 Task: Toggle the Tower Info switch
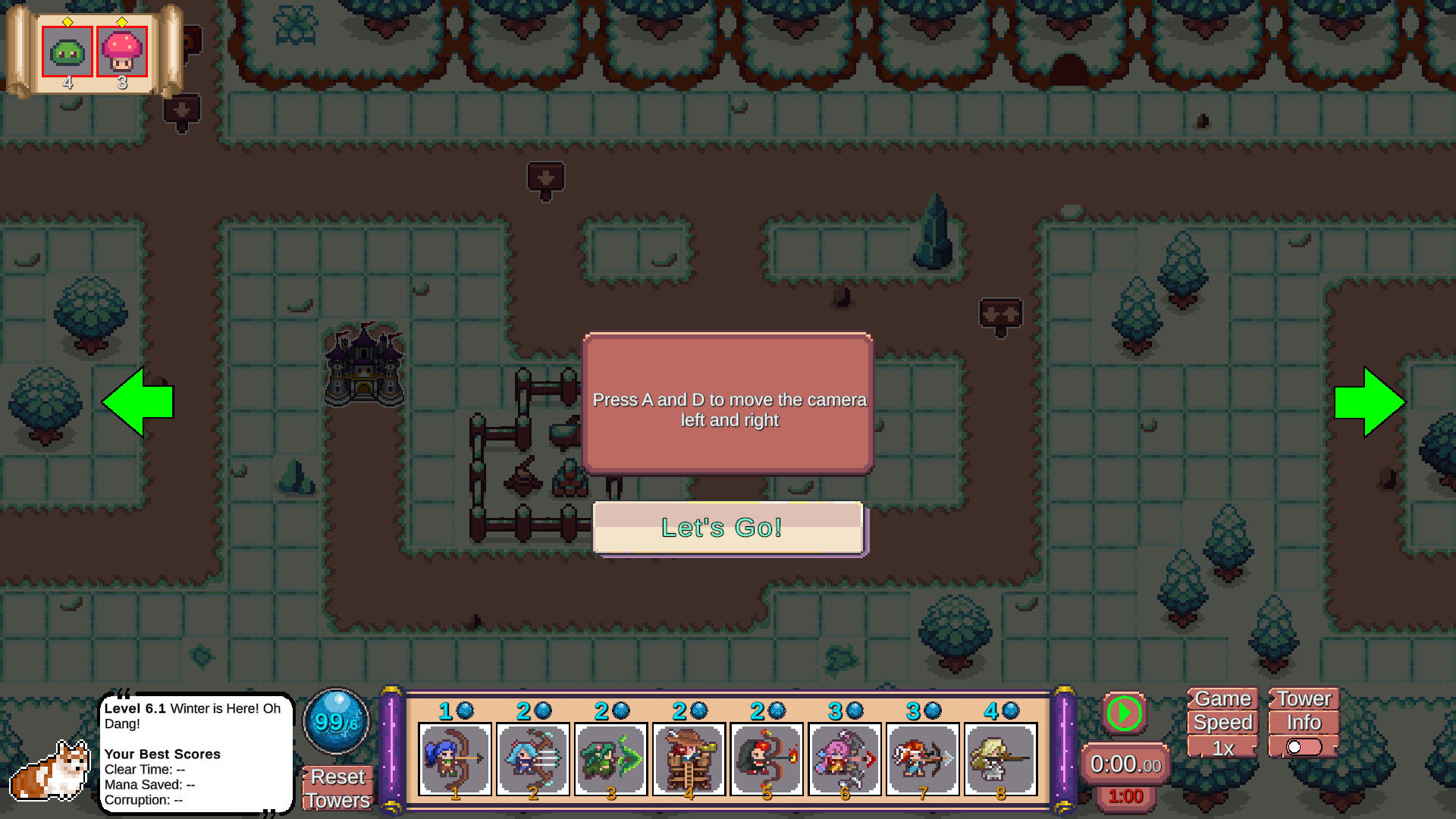[1301, 748]
